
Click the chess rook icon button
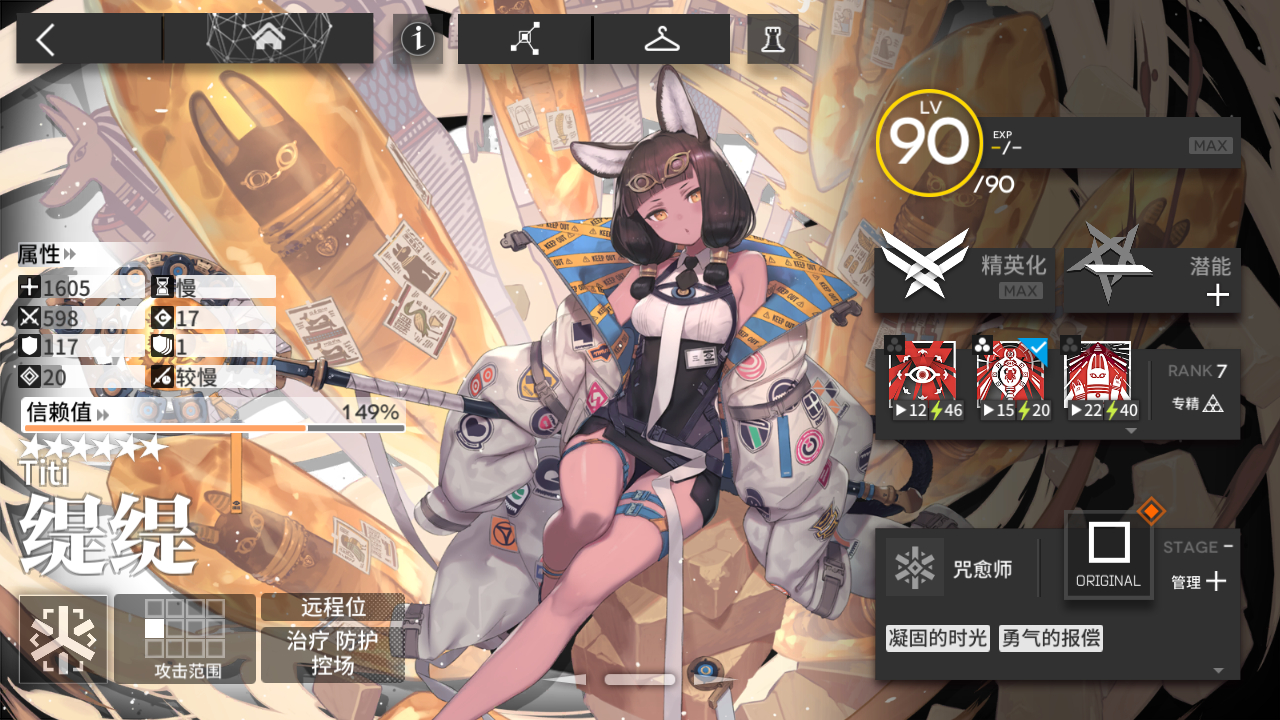(x=772, y=39)
